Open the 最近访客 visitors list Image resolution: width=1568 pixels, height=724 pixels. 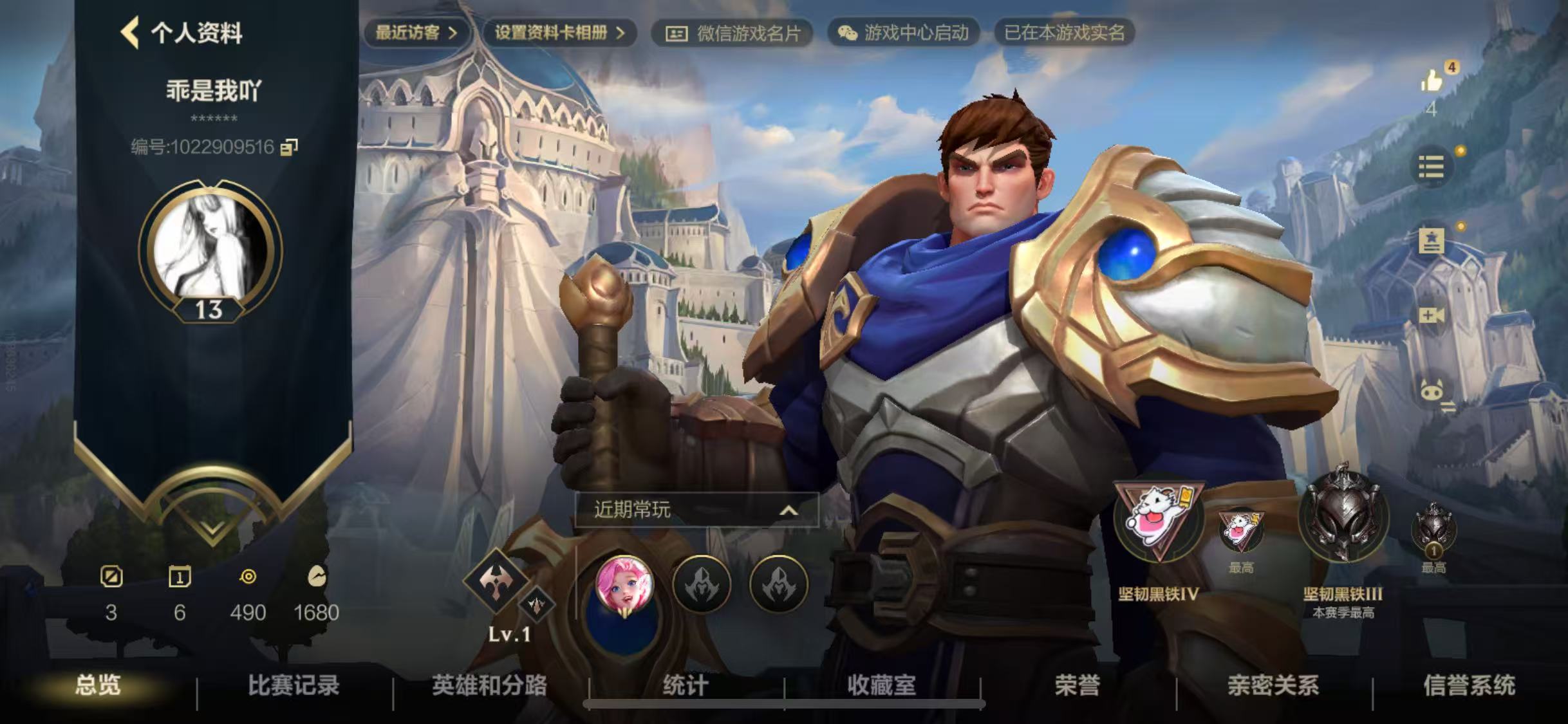[416, 33]
